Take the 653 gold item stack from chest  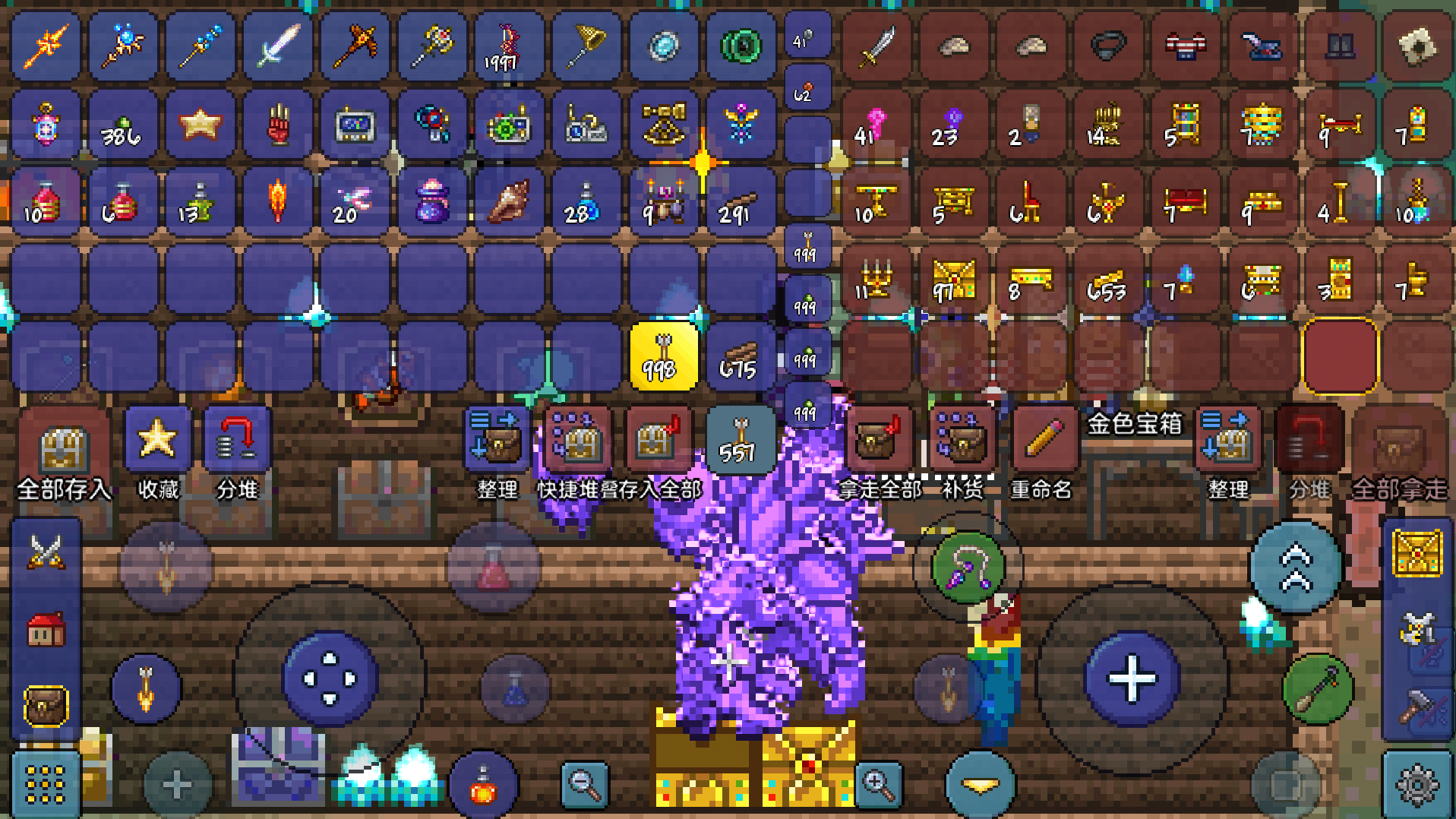[x=1107, y=280]
